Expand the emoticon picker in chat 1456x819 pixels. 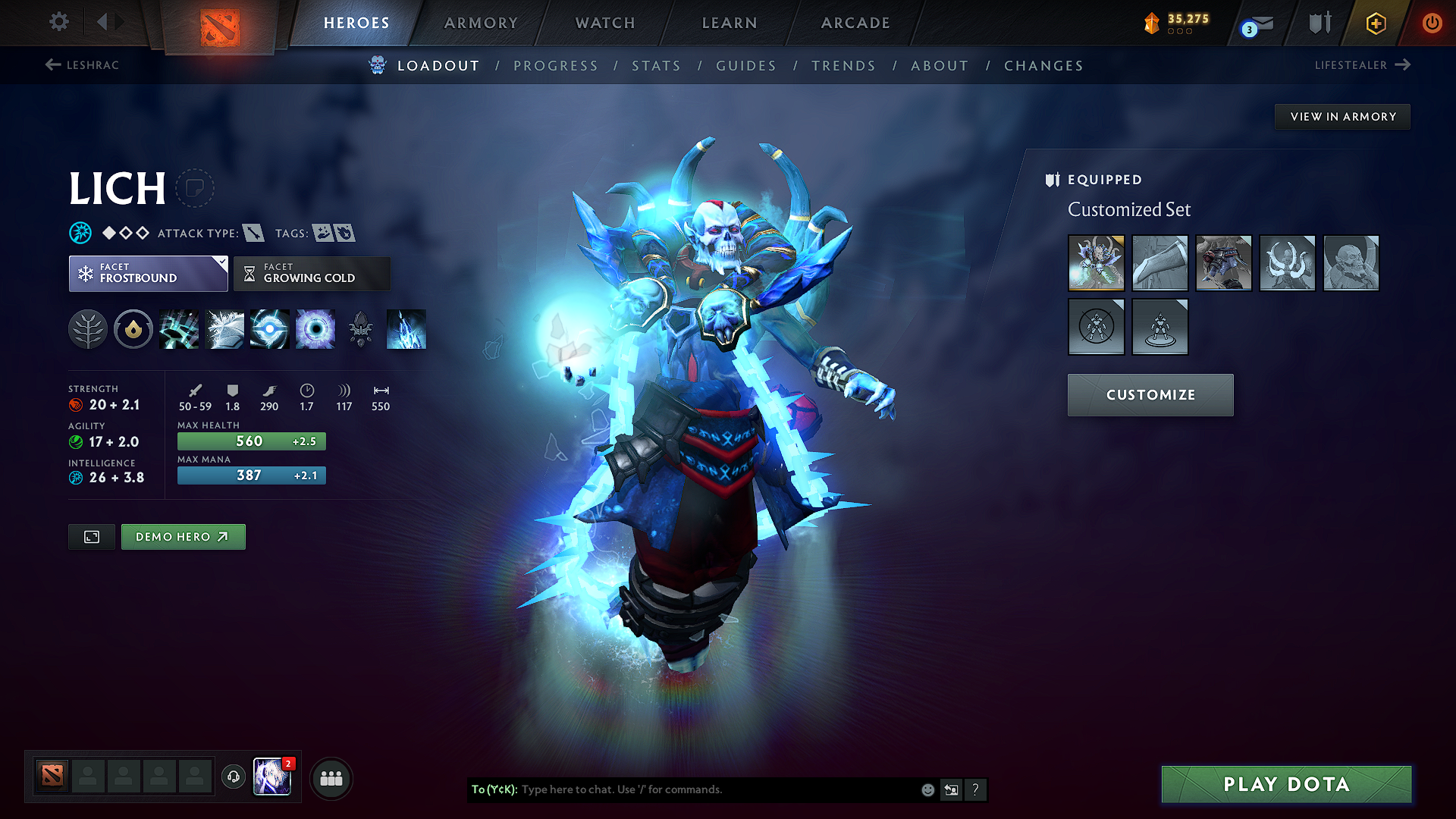[x=927, y=789]
